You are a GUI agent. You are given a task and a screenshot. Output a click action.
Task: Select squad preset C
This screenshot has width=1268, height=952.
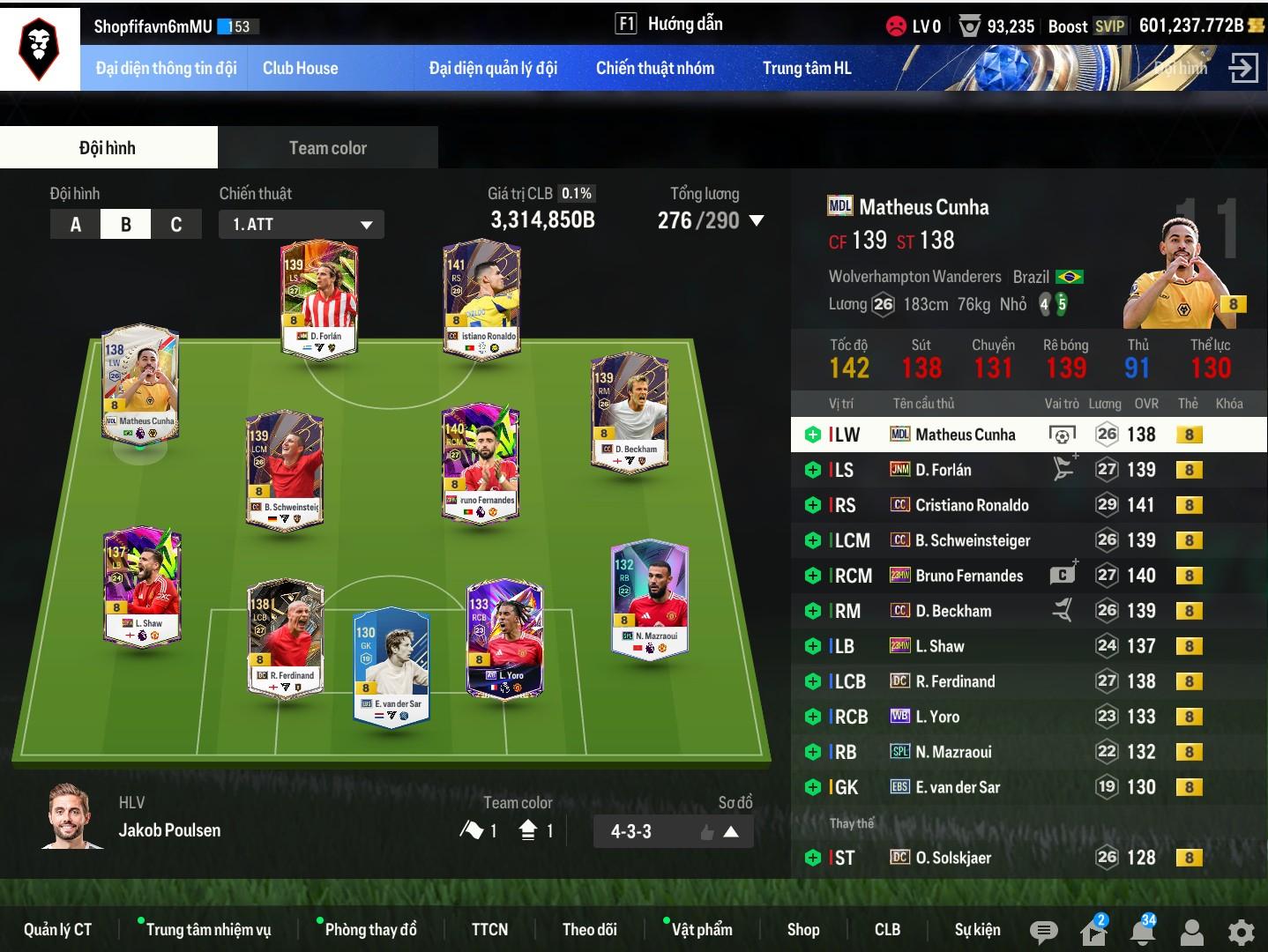pos(176,224)
